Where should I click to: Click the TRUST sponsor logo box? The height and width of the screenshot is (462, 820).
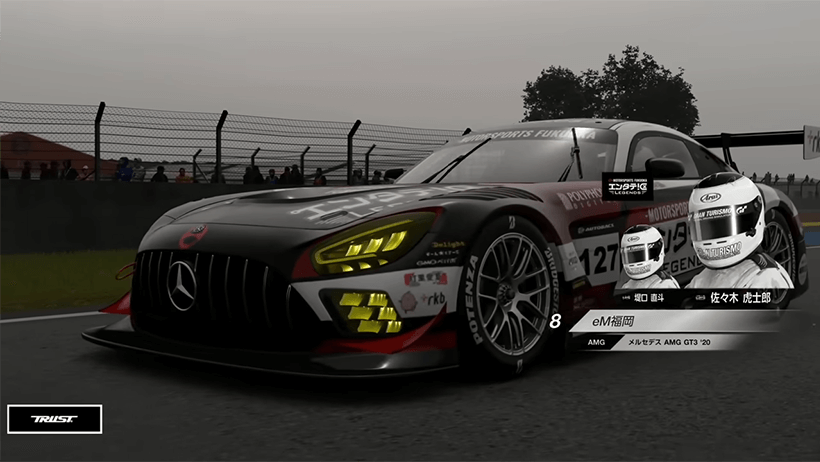(54, 419)
